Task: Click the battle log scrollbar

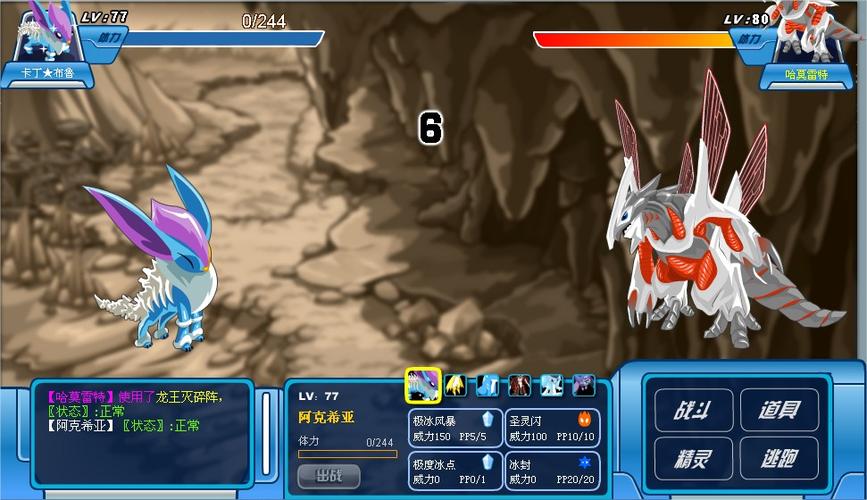Action: [266, 432]
